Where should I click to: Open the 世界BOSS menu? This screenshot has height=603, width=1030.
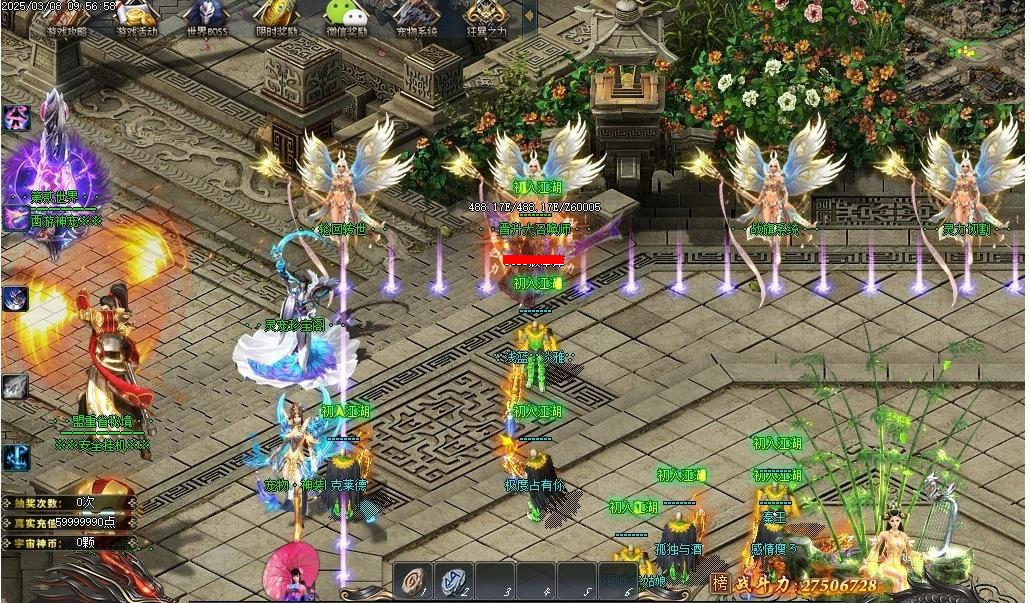(x=205, y=17)
